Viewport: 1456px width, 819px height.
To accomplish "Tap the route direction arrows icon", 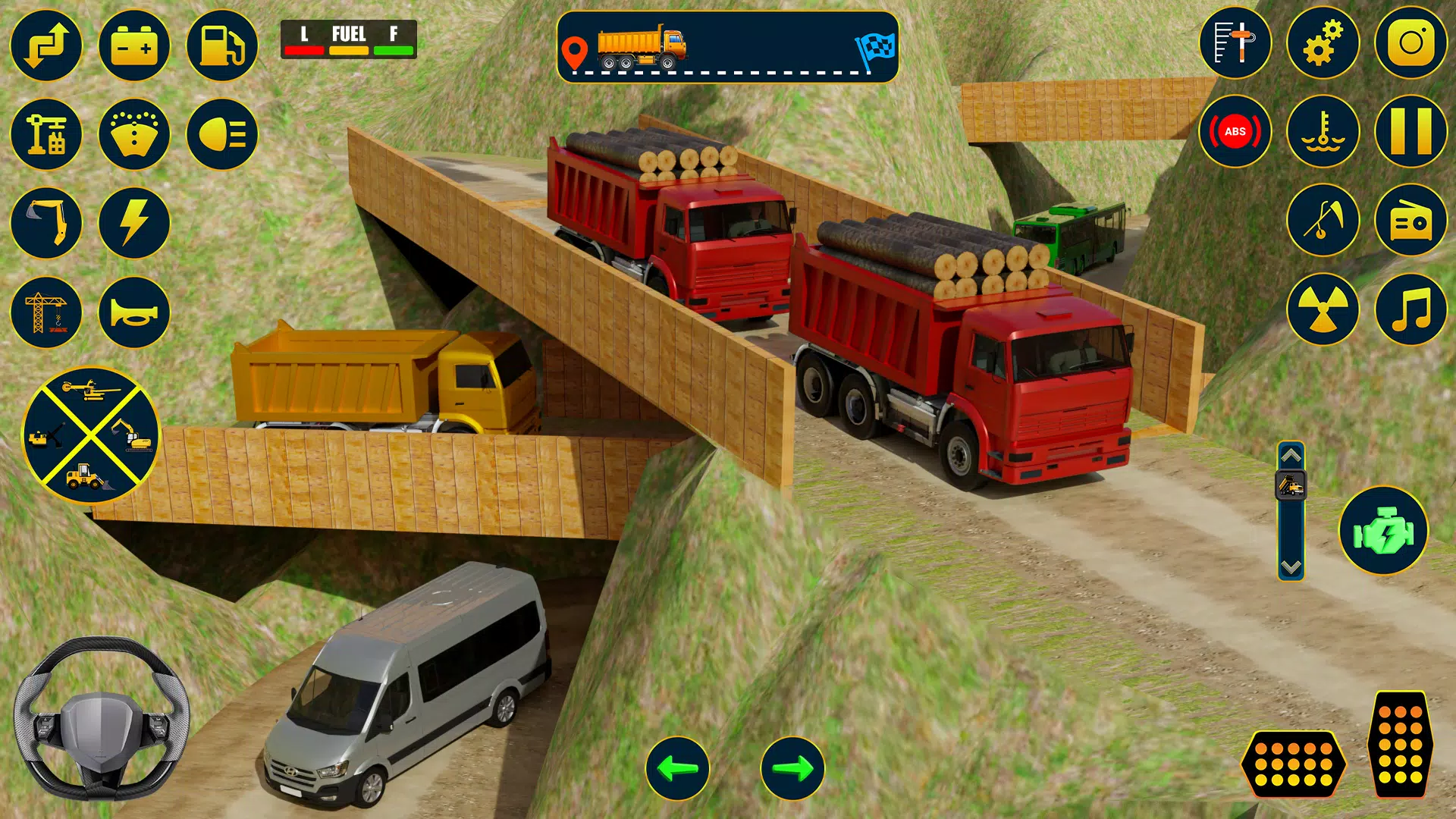I will pos(46,45).
